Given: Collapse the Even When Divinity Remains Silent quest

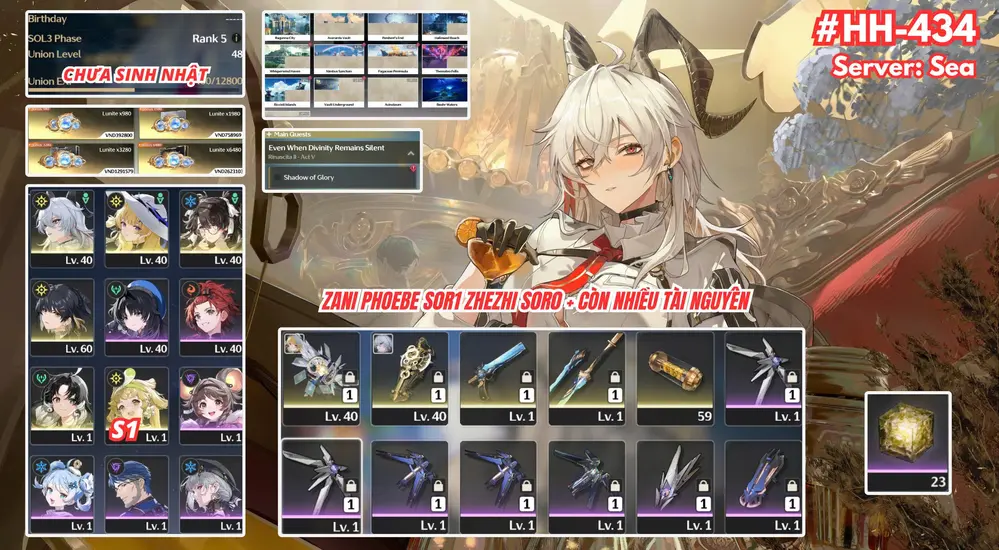Looking at the screenshot, I should point(410,152).
